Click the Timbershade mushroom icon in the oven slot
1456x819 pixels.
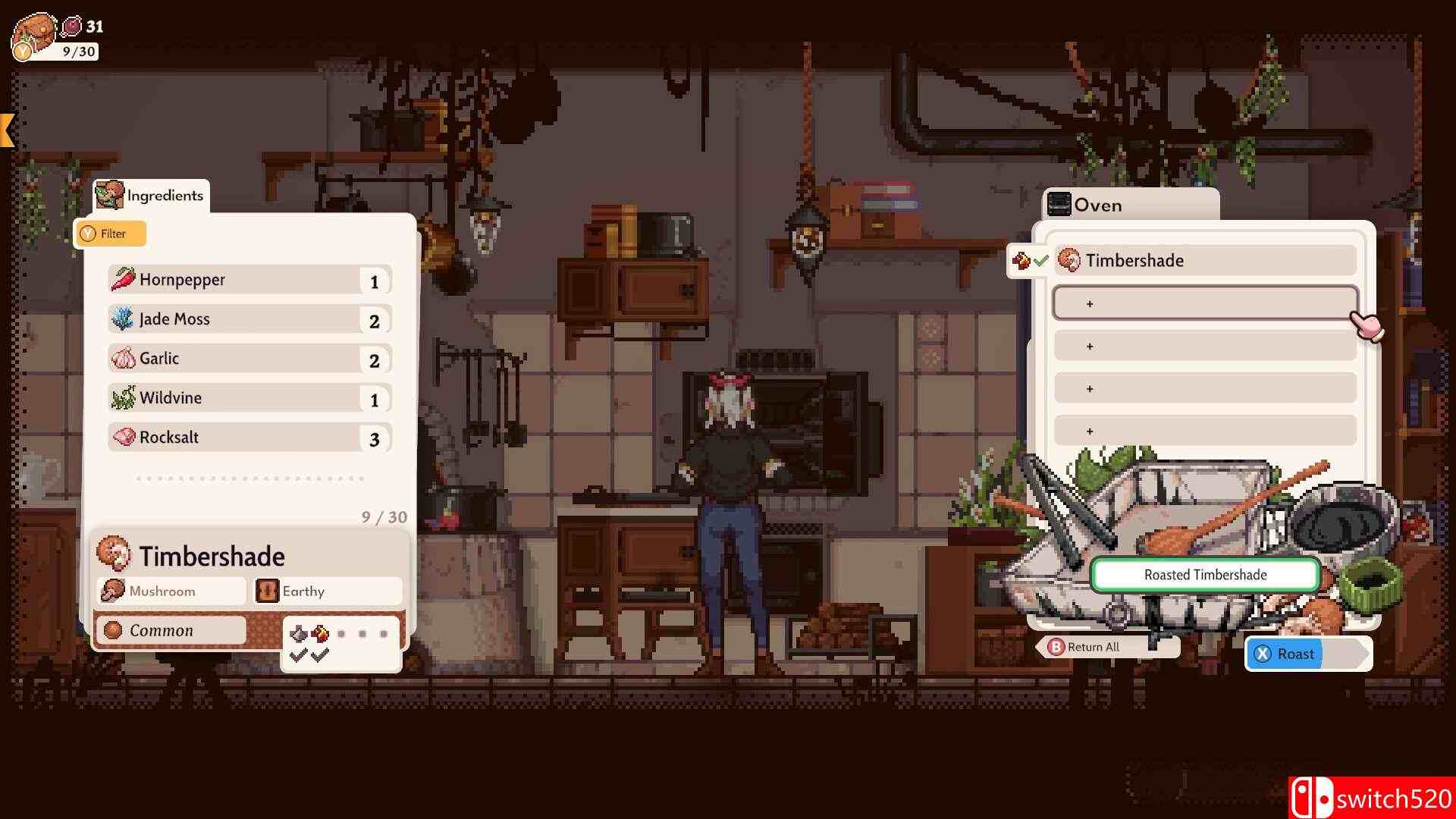(1070, 259)
